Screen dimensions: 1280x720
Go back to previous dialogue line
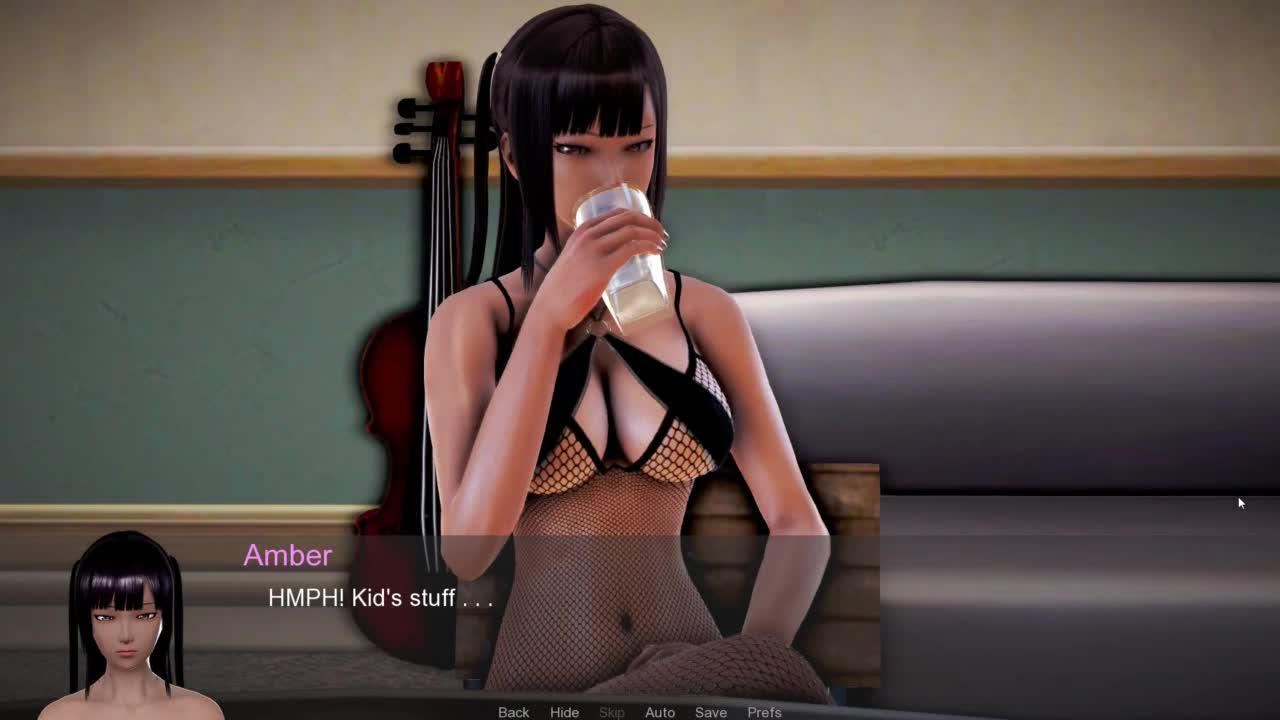[x=513, y=712]
